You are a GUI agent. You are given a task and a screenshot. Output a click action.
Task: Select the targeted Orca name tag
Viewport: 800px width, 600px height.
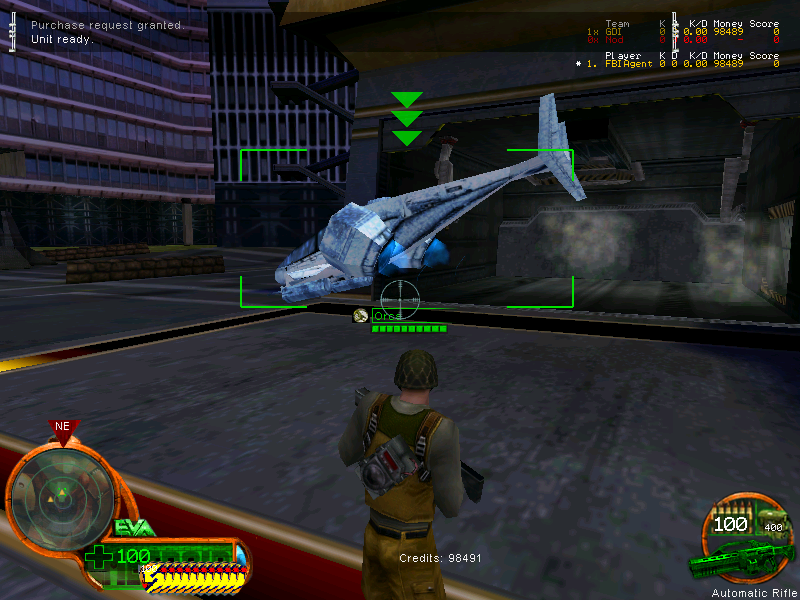pos(387,316)
